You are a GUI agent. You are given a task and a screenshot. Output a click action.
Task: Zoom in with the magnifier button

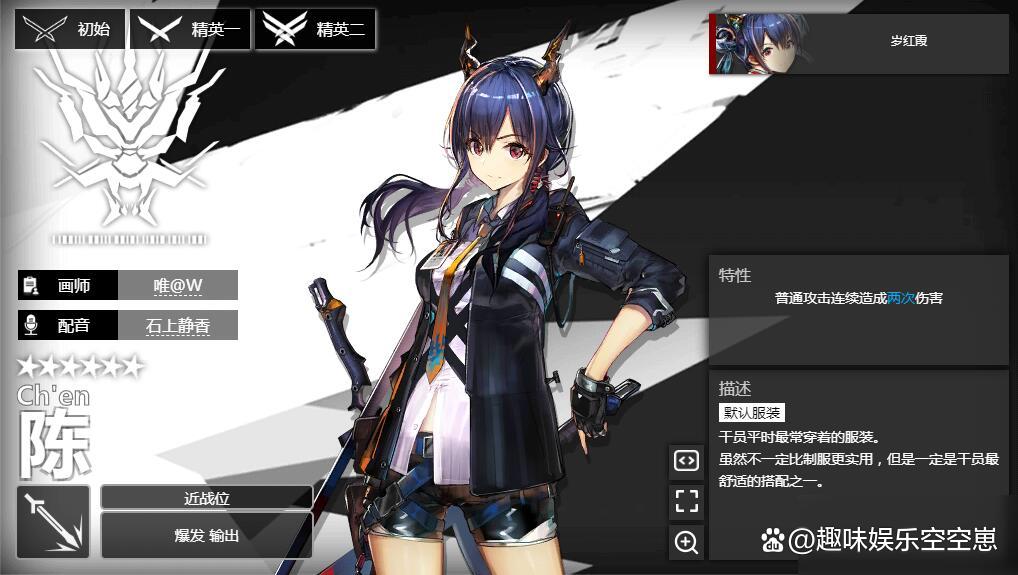[686, 542]
